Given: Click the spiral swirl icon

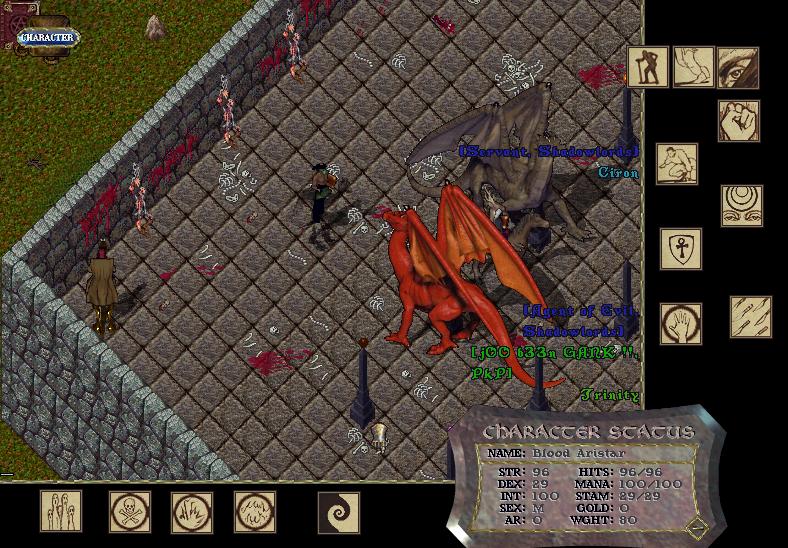Looking at the screenshot, I should (x=338, y=511).
